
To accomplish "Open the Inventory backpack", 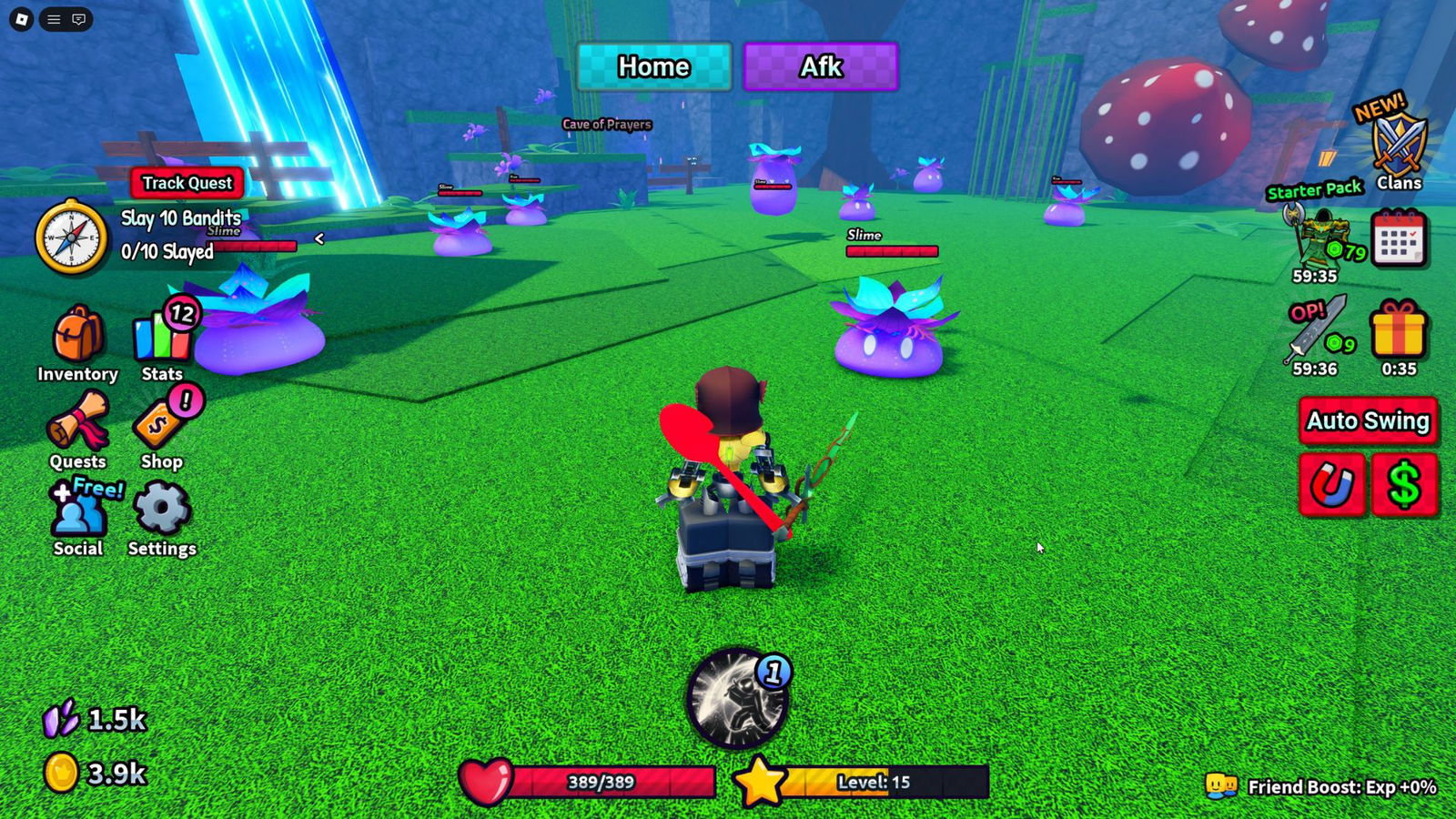I will pos(77,339).
